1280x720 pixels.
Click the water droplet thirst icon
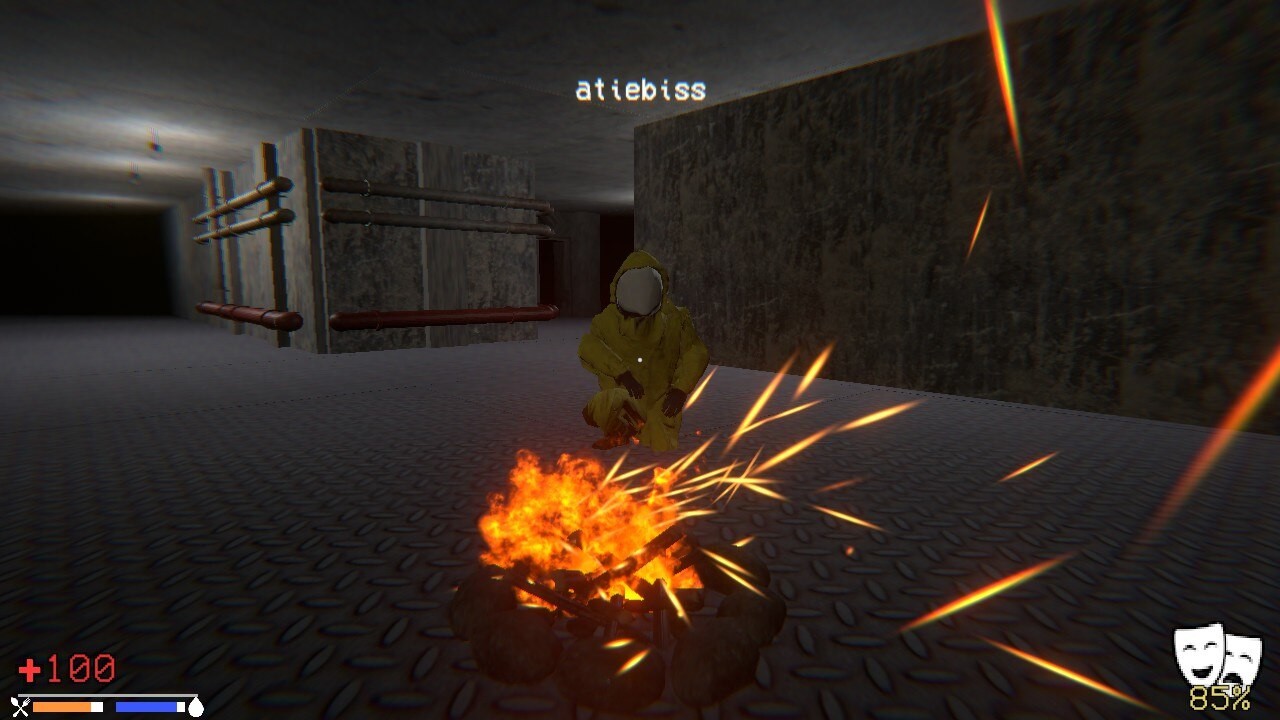pos(197,707)
